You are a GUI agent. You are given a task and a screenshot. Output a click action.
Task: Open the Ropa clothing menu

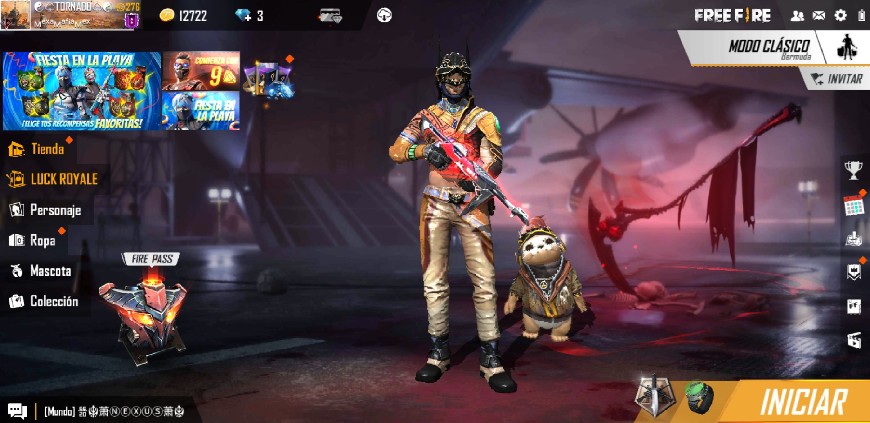pos(41,240)
